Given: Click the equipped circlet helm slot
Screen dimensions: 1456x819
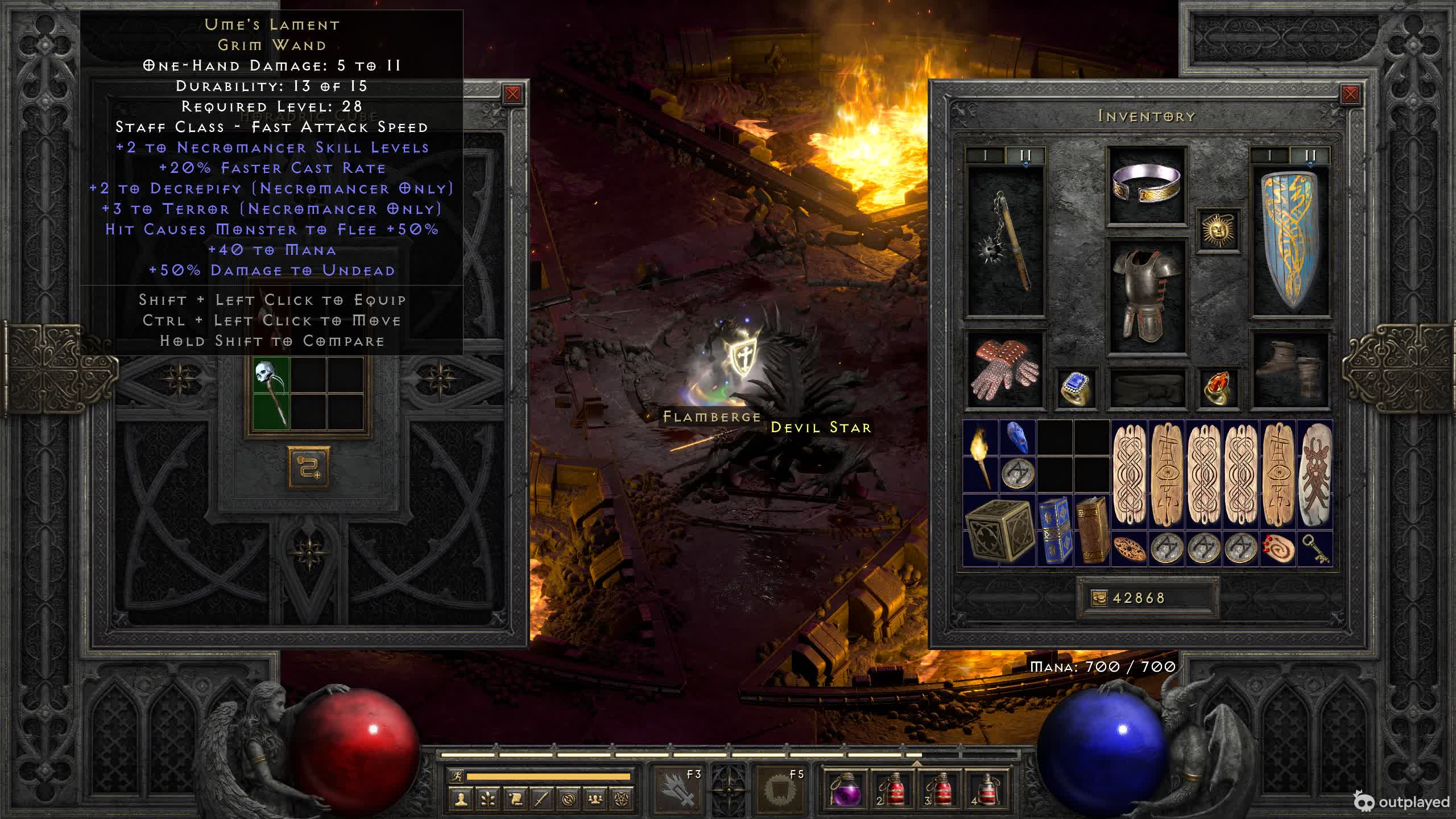Looking at the screenshot, I should tap(1146, 184).
